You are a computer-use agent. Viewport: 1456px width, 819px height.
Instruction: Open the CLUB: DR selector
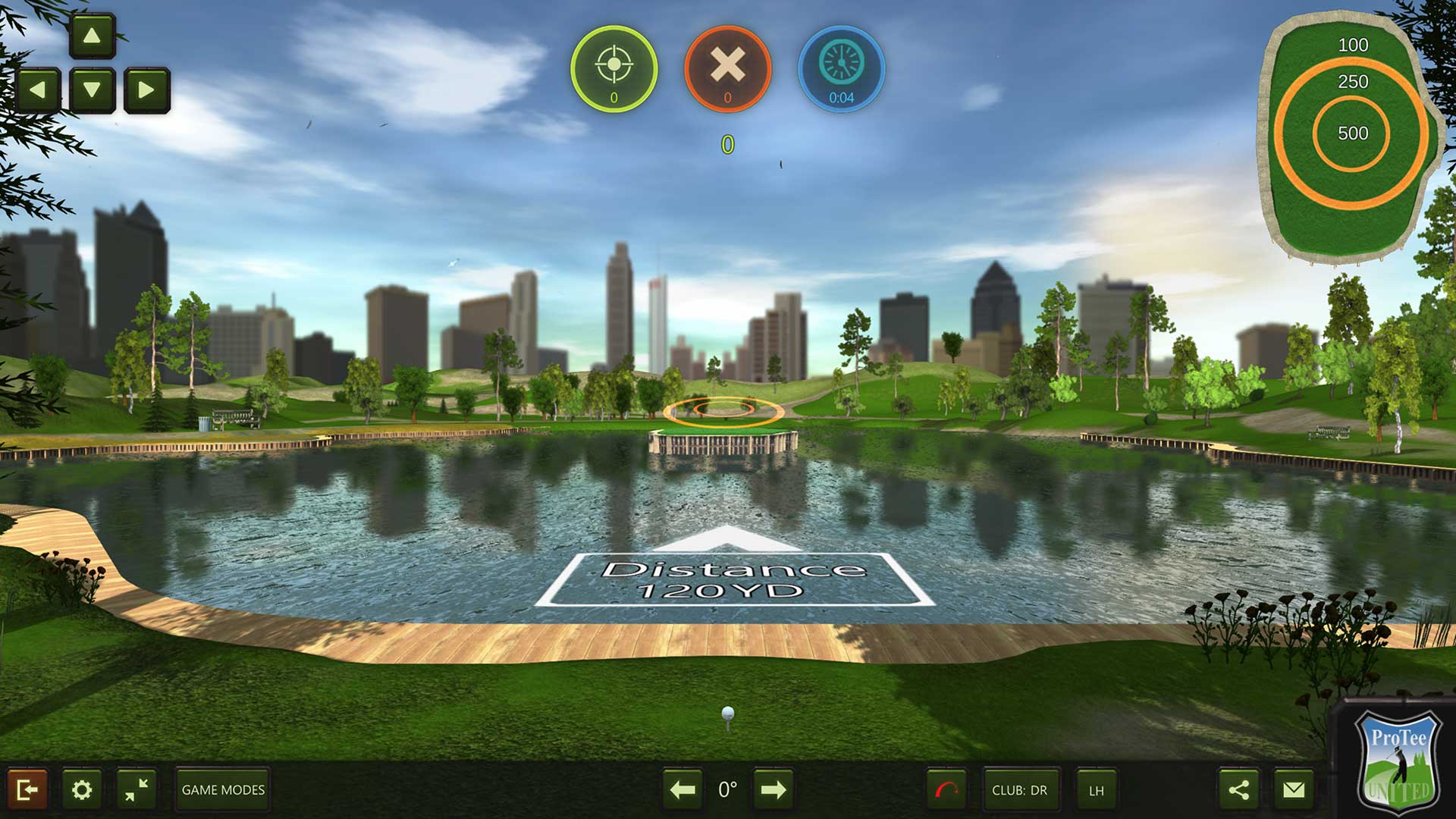pyautogui.click(x=1022, y=791)
